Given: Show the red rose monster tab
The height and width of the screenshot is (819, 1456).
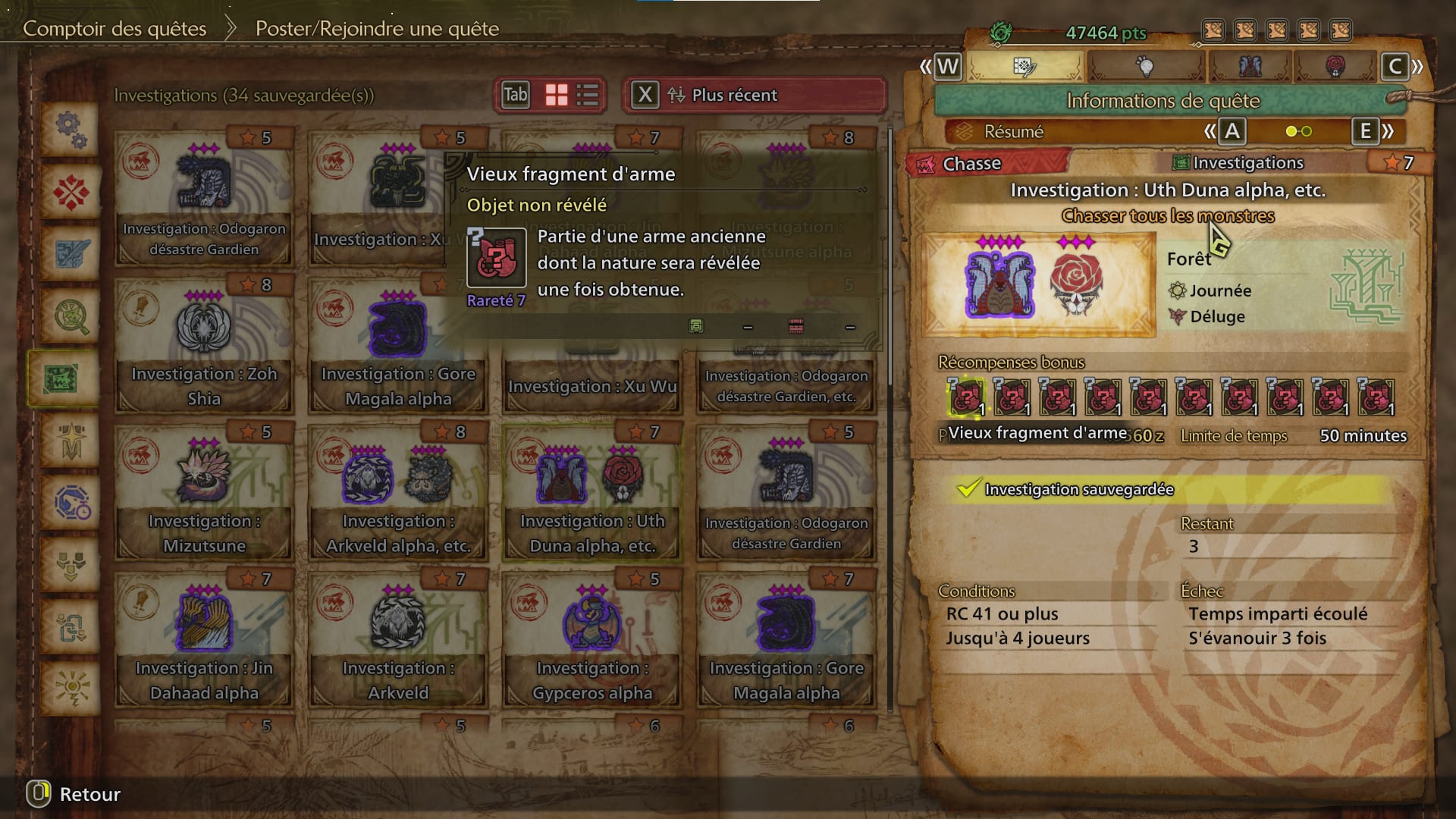Looking at the screenshot, I should pyautogui.click(x=1335, y=67).
